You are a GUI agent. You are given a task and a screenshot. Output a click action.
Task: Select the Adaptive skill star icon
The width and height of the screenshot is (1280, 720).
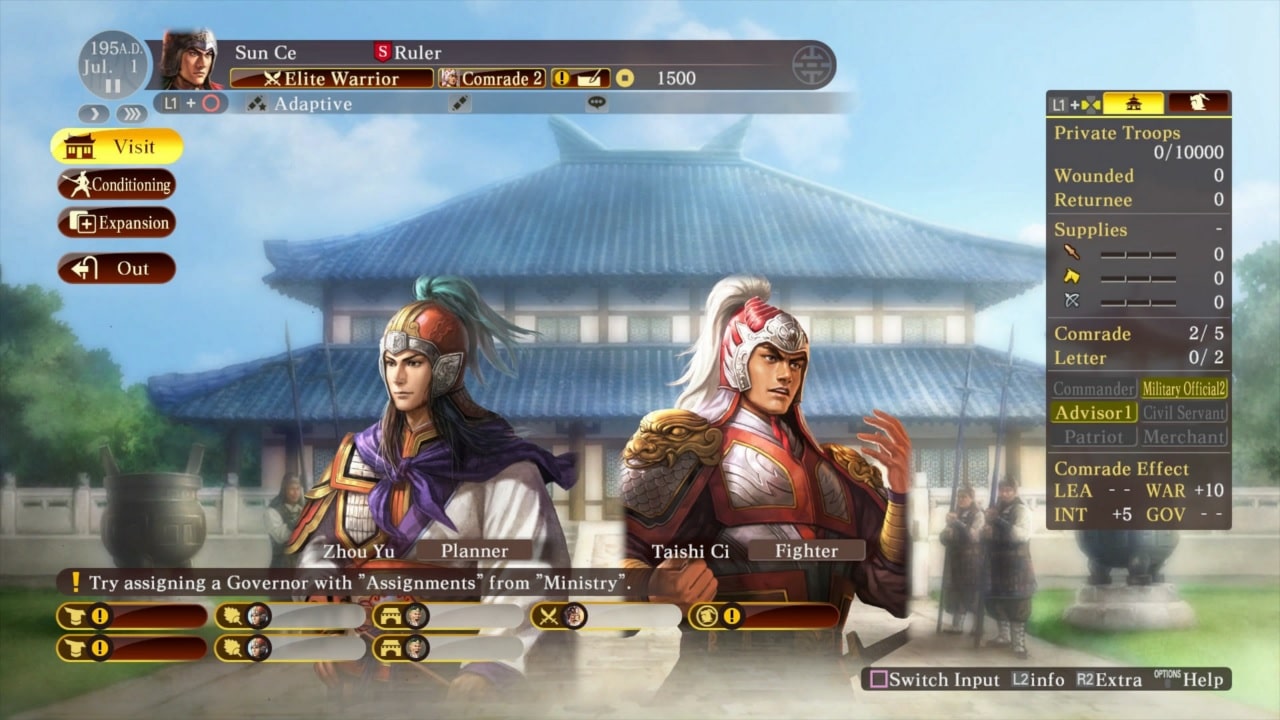click(256, 104)
